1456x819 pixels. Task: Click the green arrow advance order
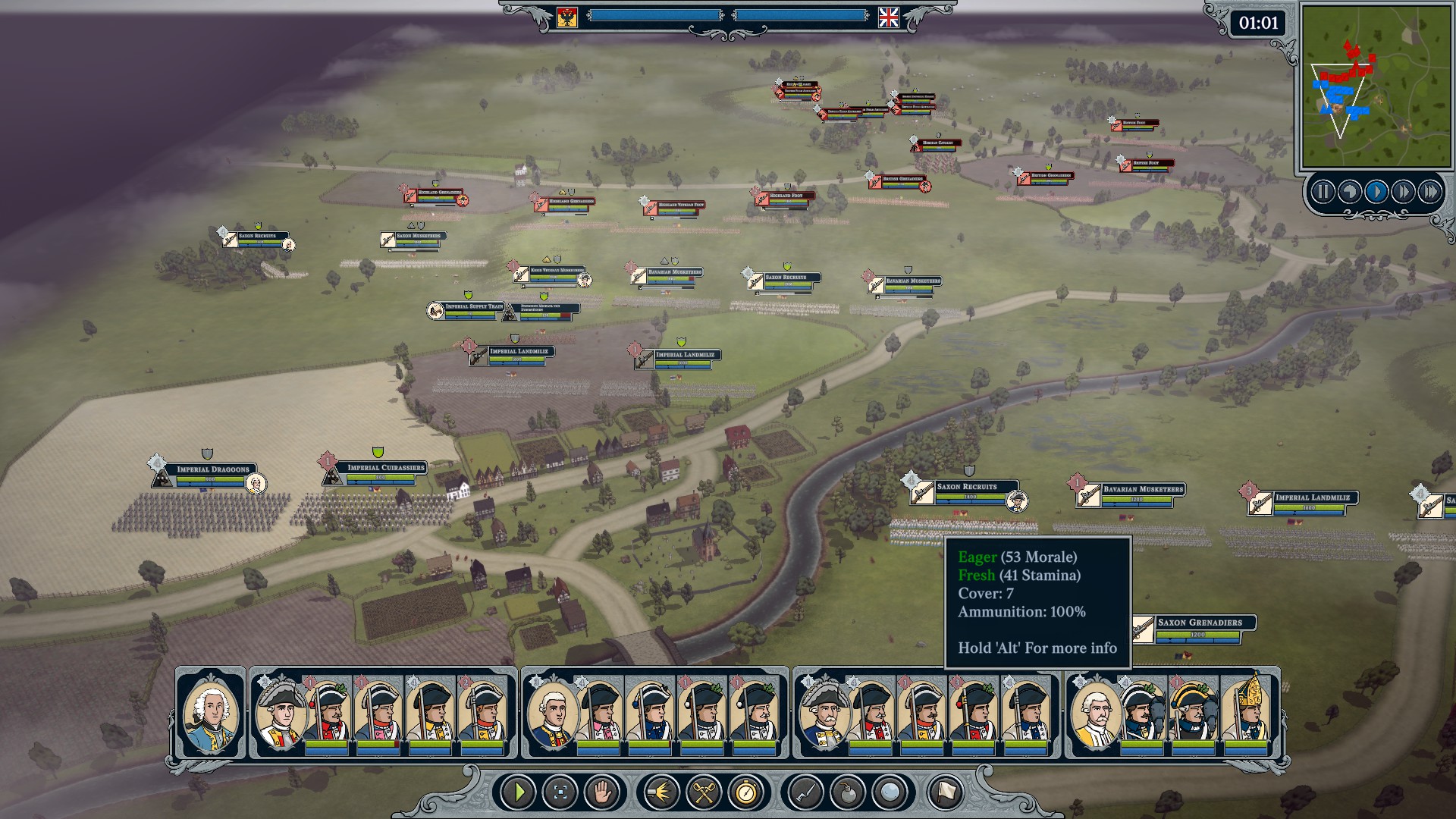(519, 792)
